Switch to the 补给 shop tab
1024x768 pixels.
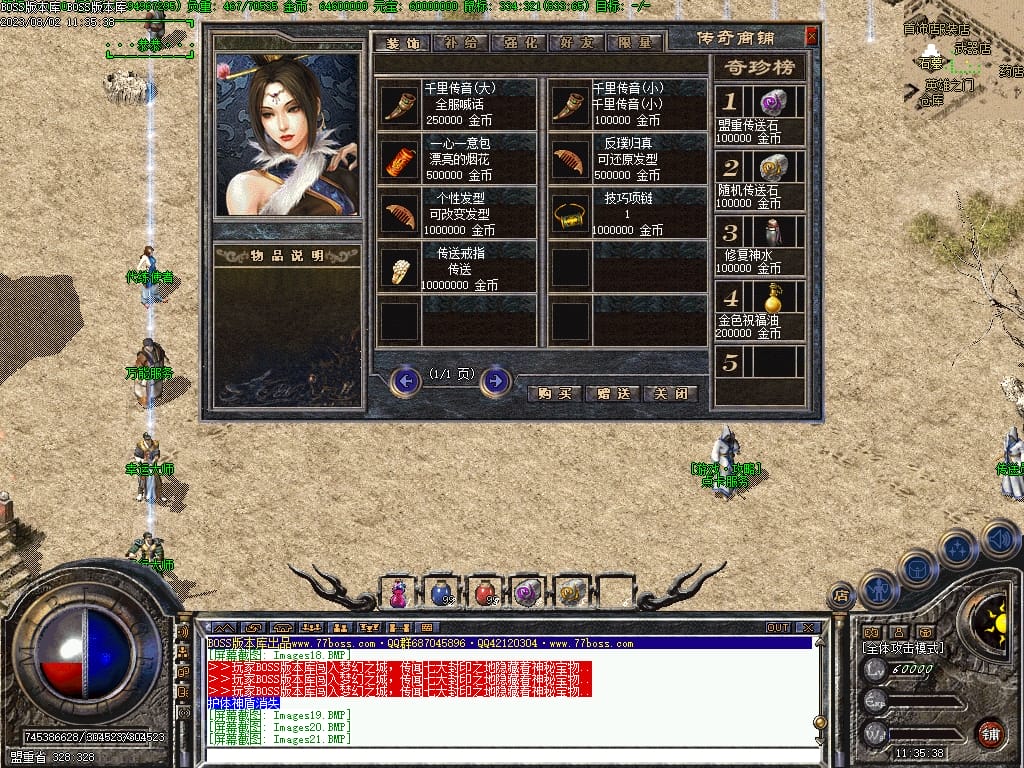click(x=459, y=43)
